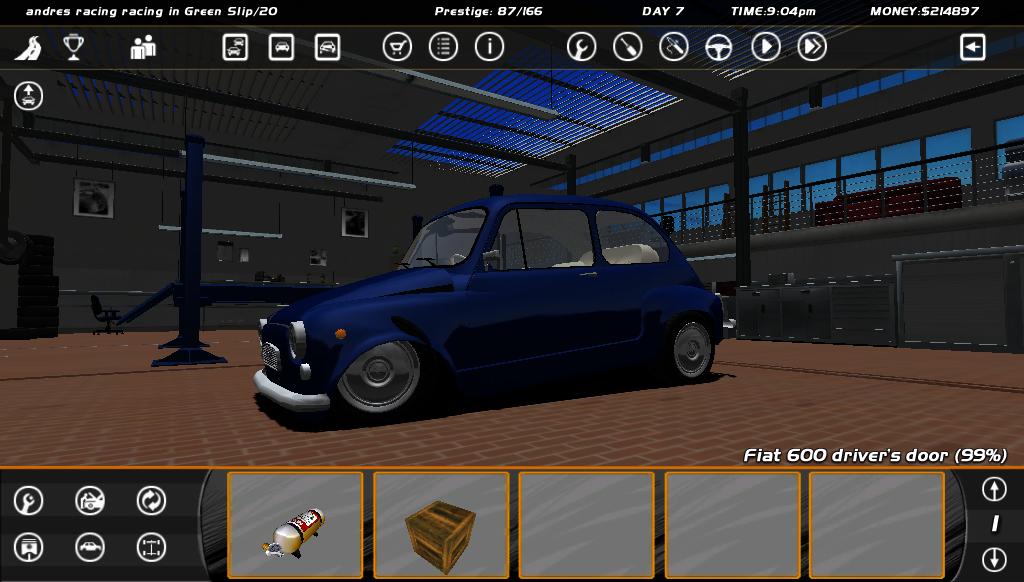The height and width of the screenshot is (582, 1024).
Task: Go to next inventory page with down arrow
Action: 993,559
